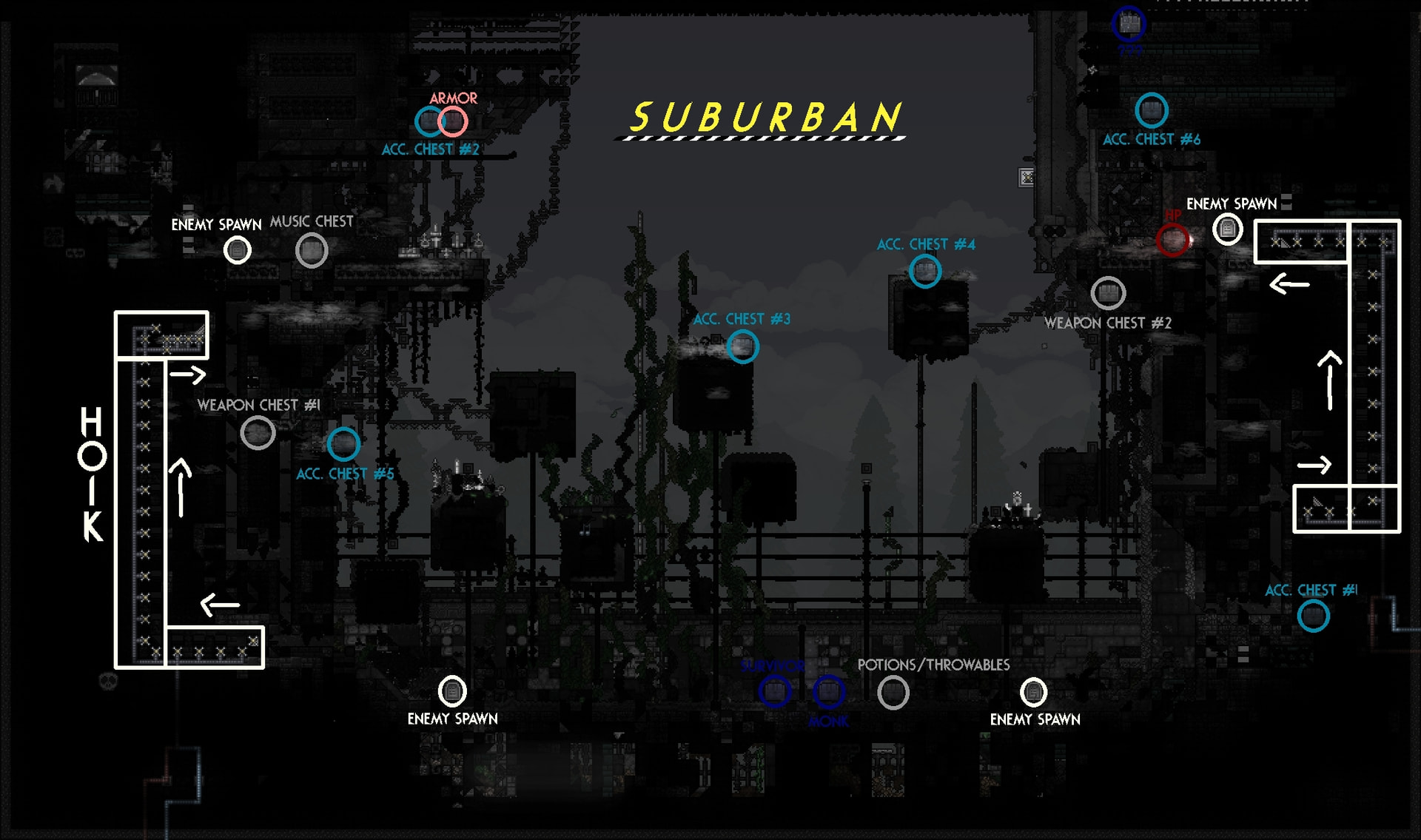This screenshot has width=1421, height=840.
Task: Select the blue Survivor chest marker
Action: coord(775,691)
